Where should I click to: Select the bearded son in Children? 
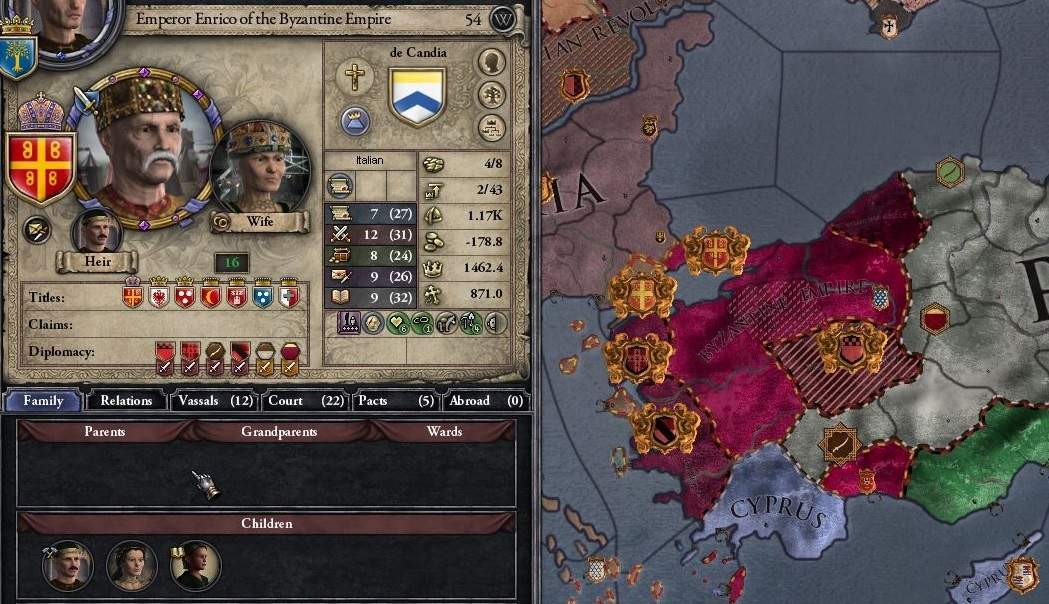tap(68, 565)
